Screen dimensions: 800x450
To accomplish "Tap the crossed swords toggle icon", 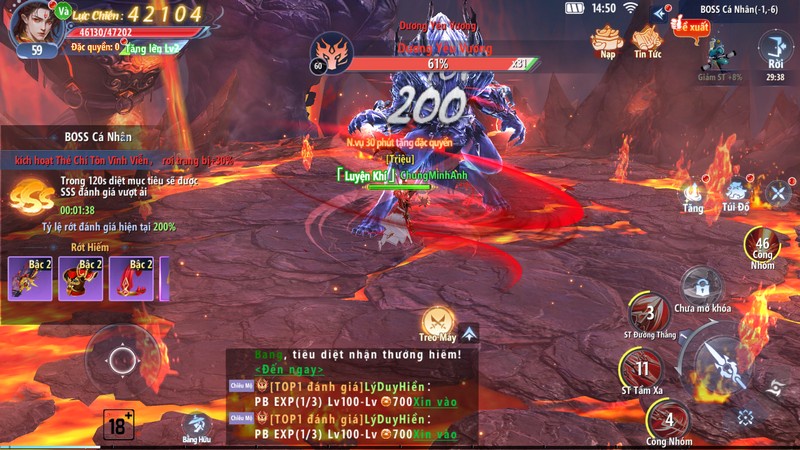I will click(x=778, y=192).
